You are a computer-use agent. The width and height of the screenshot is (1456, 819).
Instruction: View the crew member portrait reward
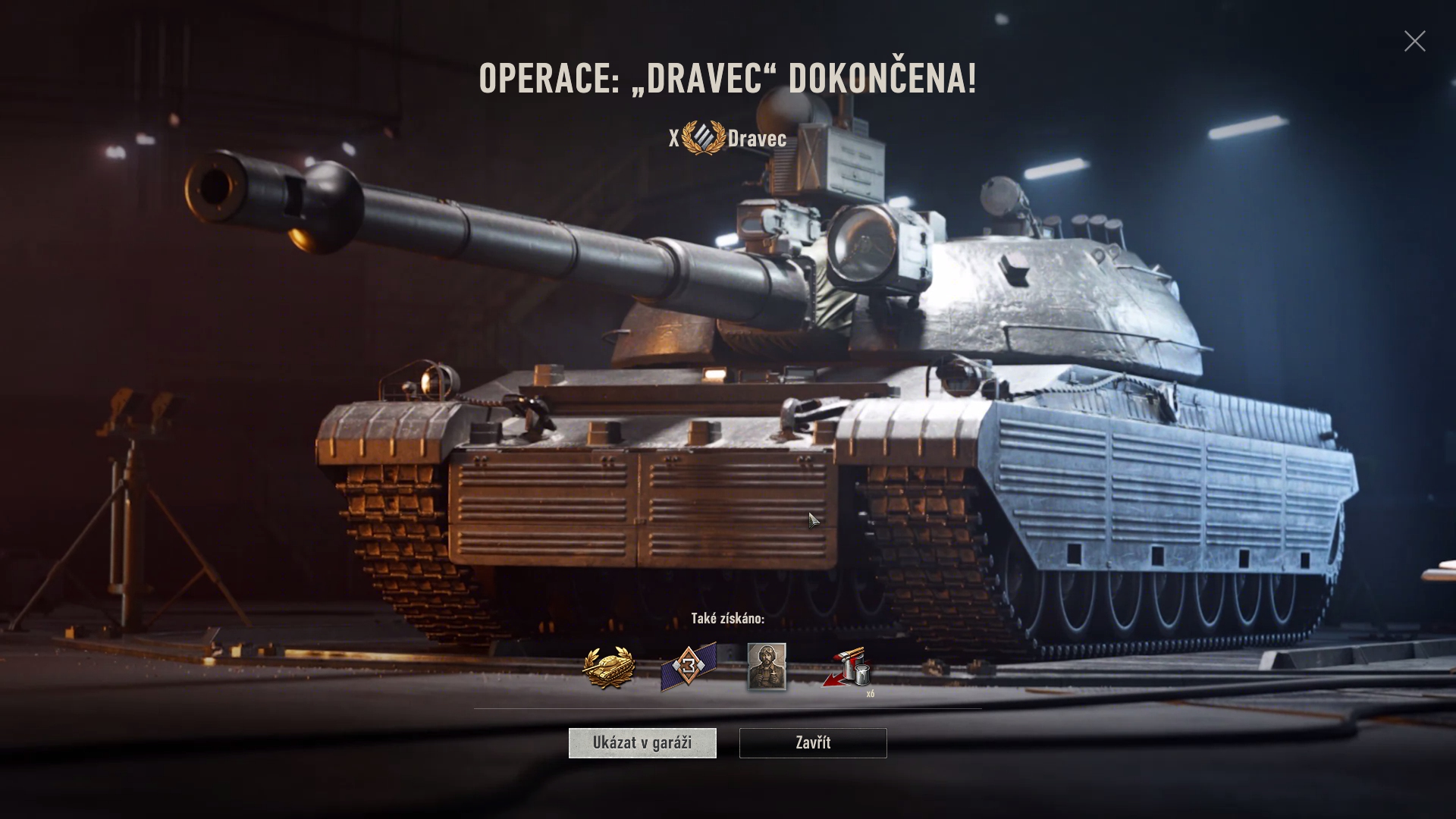click(767, 667)
